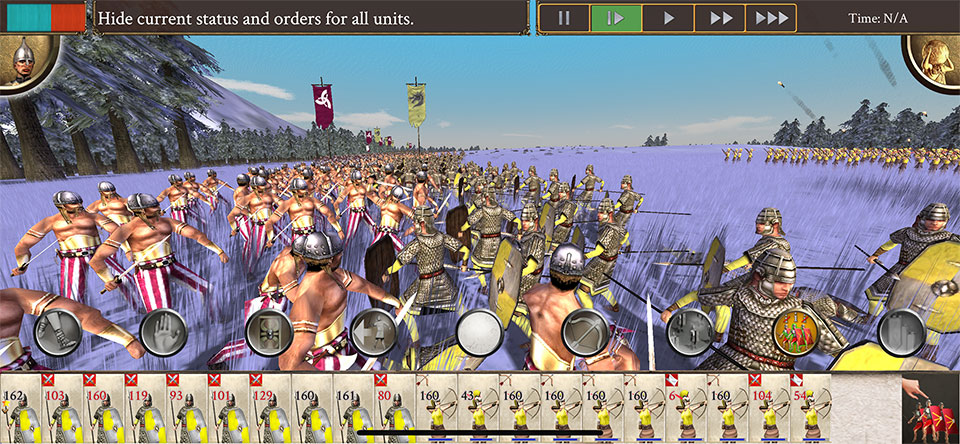Viewport: 960px width, 444px height.
Task: Select the infantry unit card with 119 men
Action: point(145,408)
